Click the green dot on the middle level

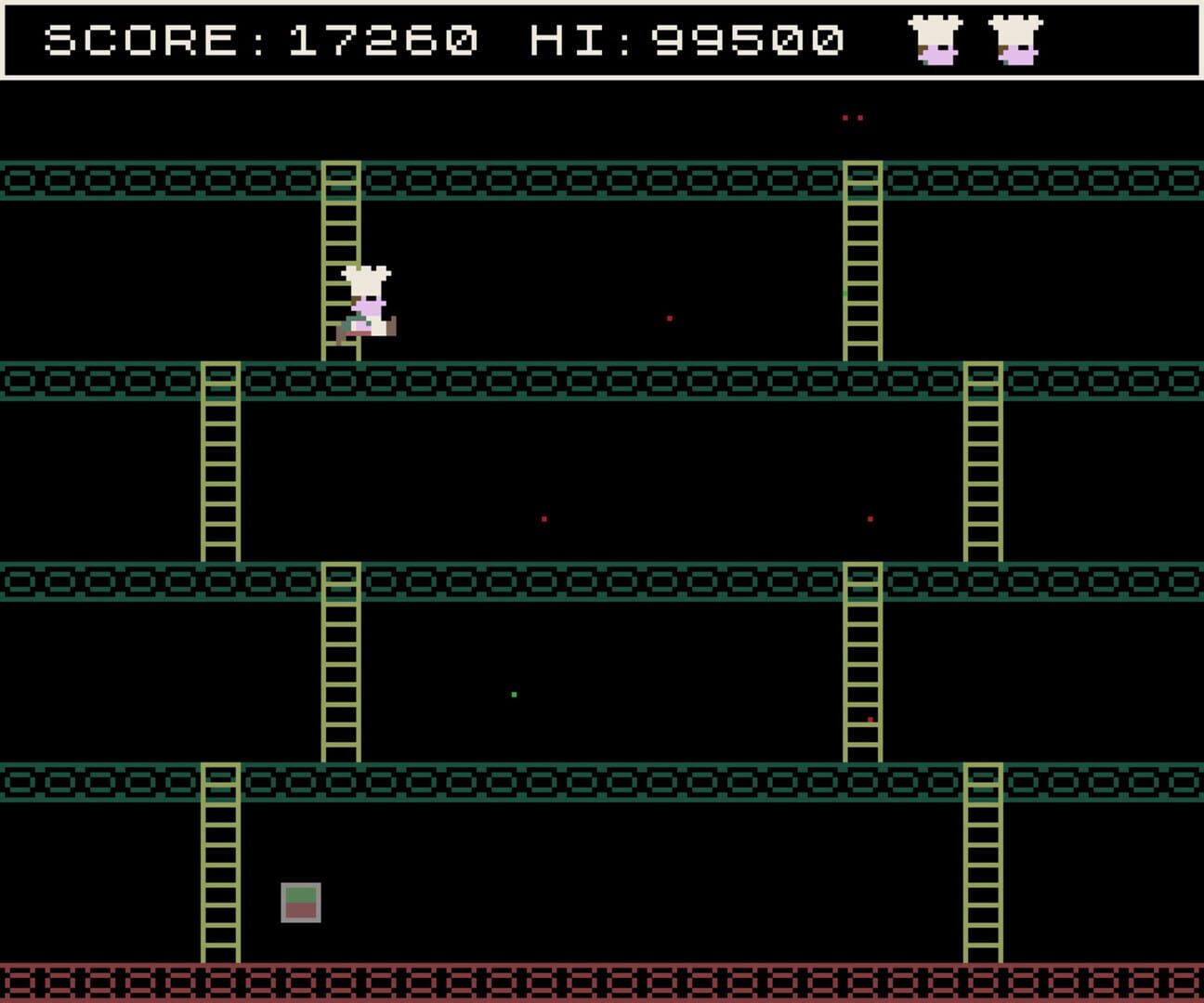pos(513,694)
